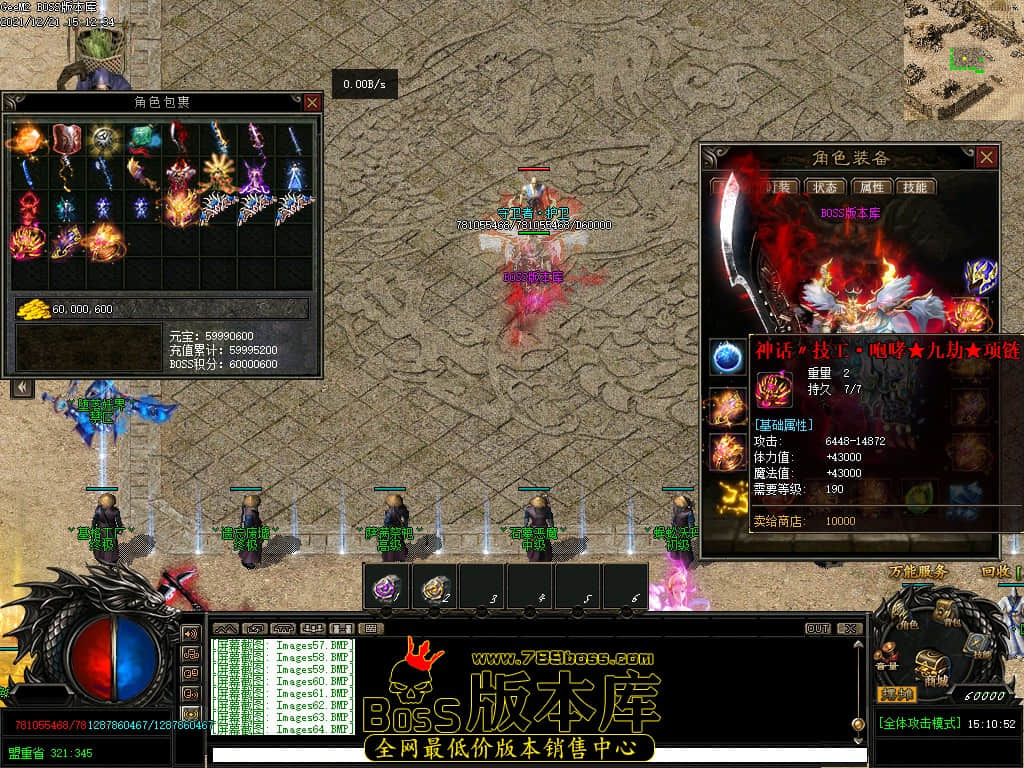Open the 属性 attributes tab
1024x768 pixels.
[872, 187]
